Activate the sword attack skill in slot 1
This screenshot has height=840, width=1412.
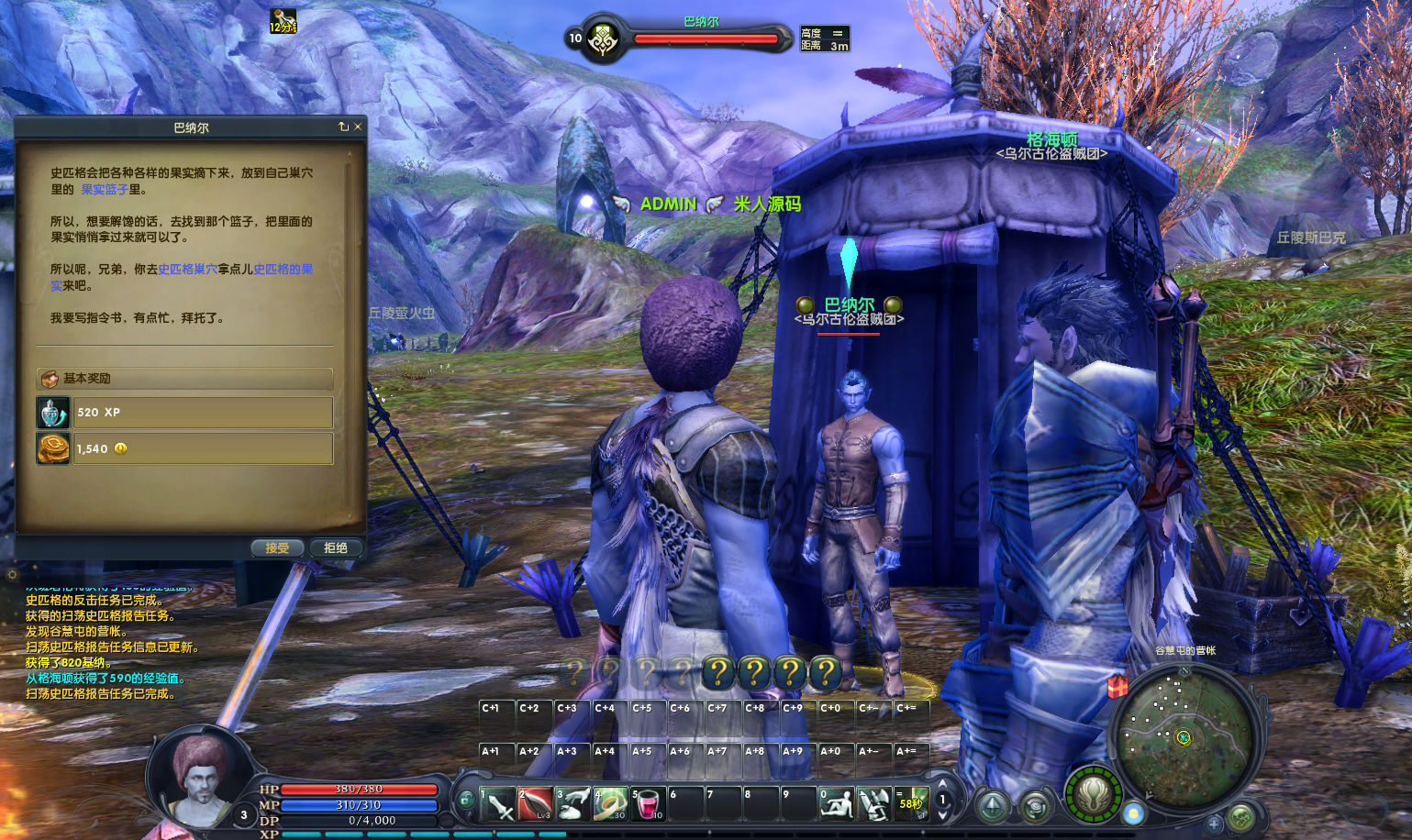click(497, 803)
